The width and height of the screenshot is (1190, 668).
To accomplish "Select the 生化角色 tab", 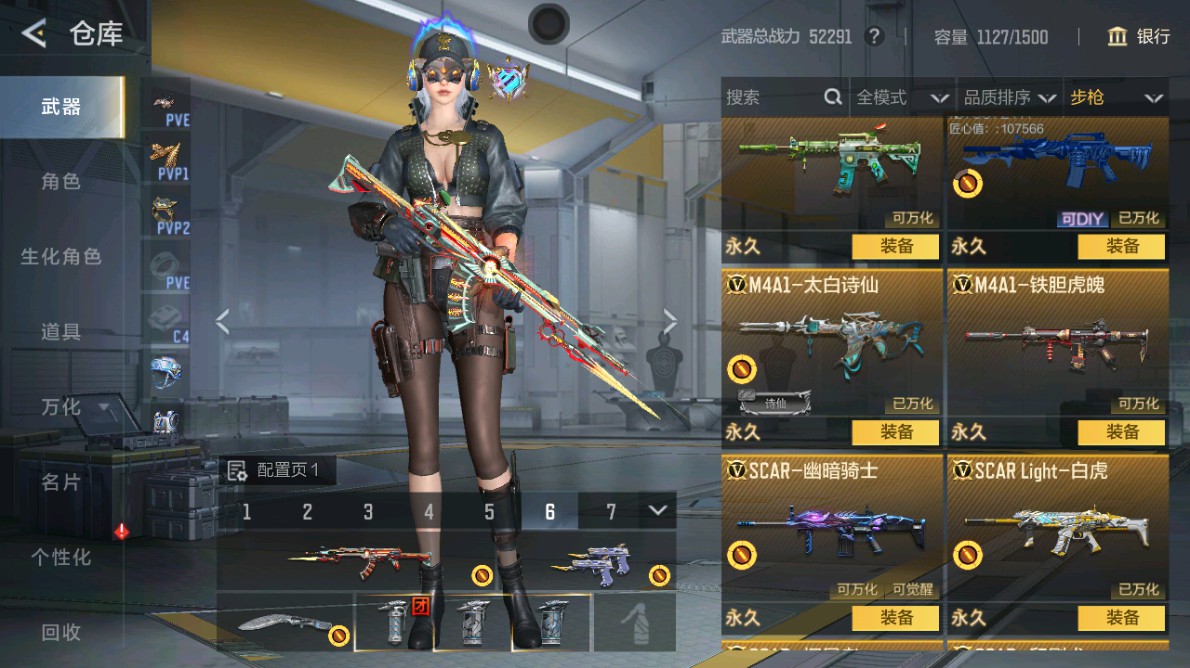I will 62,257.
